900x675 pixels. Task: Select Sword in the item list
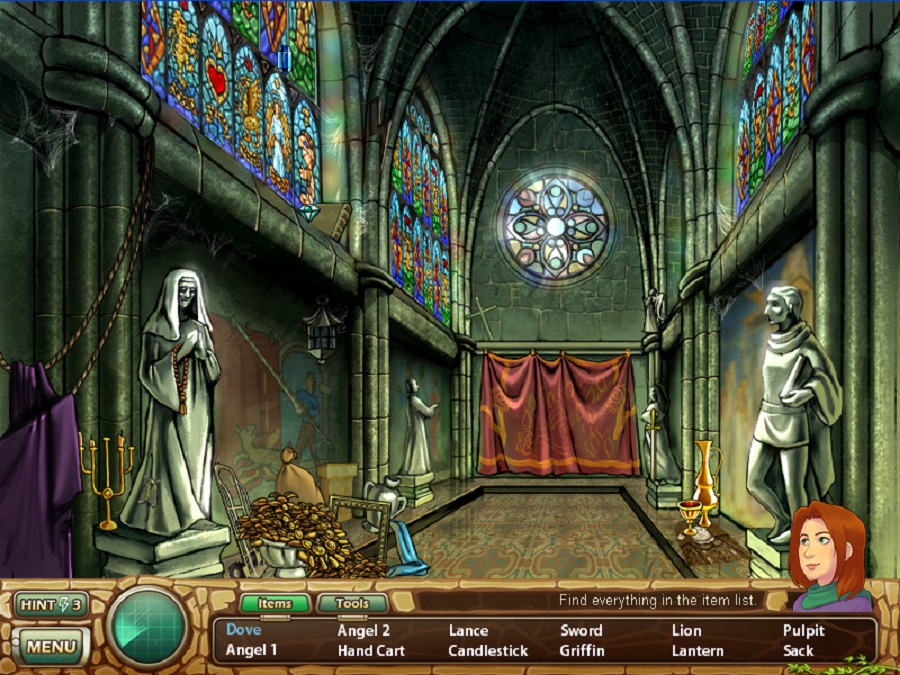[x=581, y=630]
